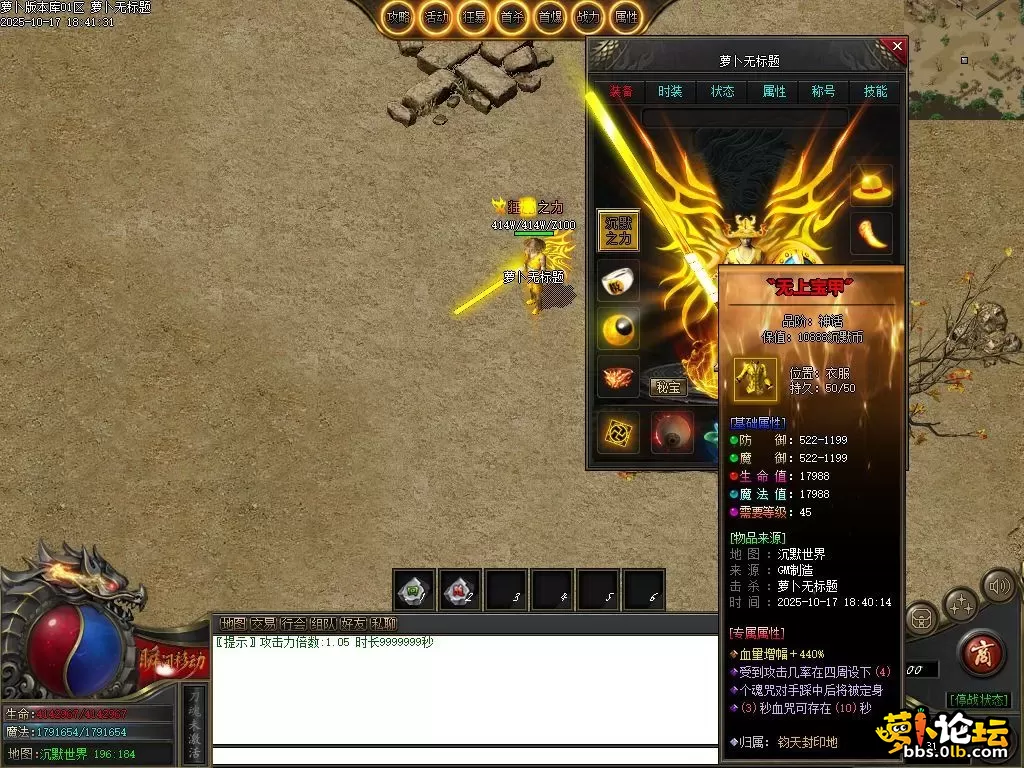Screen dimensions: 1024x768
Task: Toggle the sound speaker button
Action: pos(996,584)
